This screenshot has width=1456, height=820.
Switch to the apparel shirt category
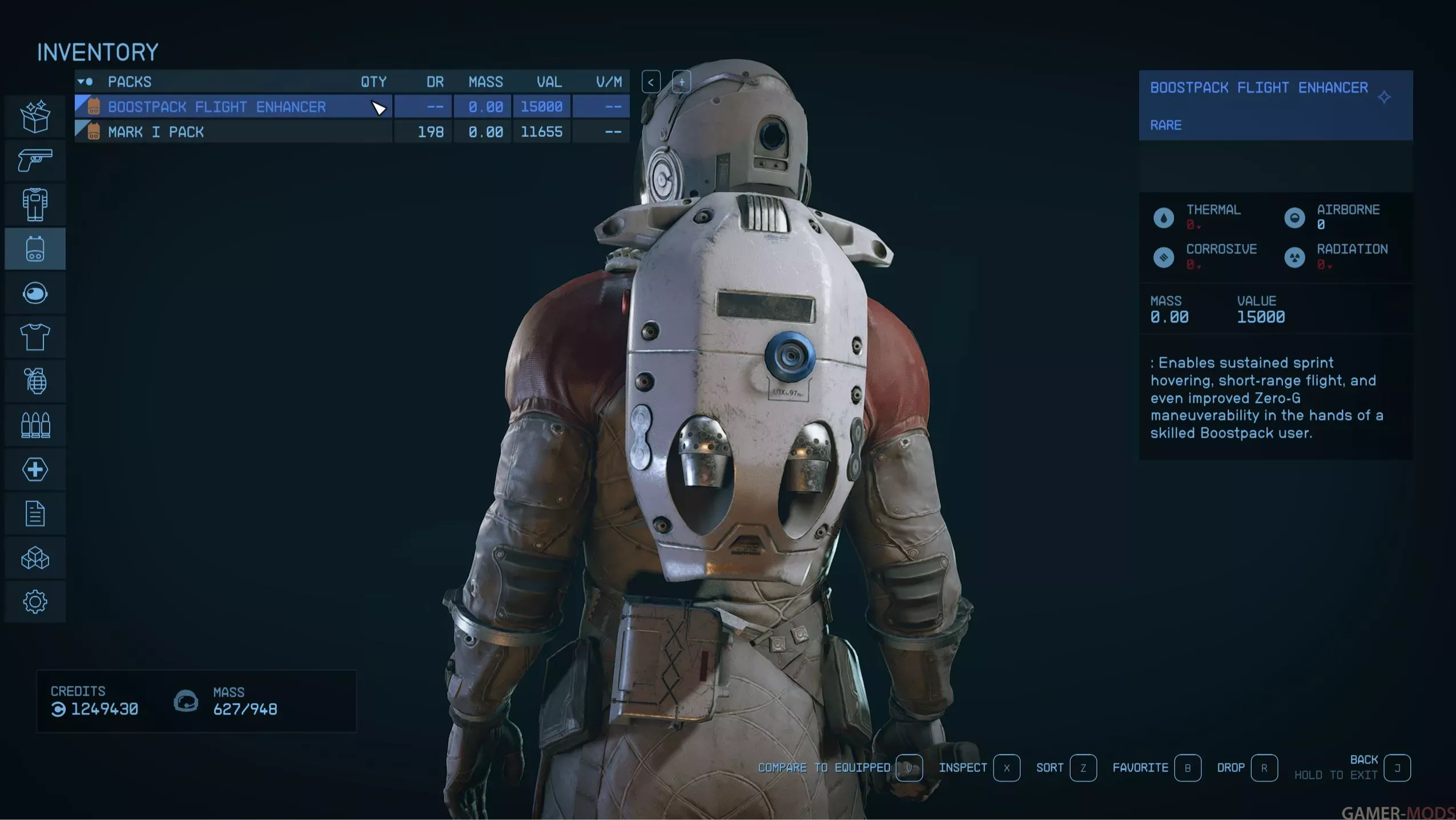tap(35, 337)
